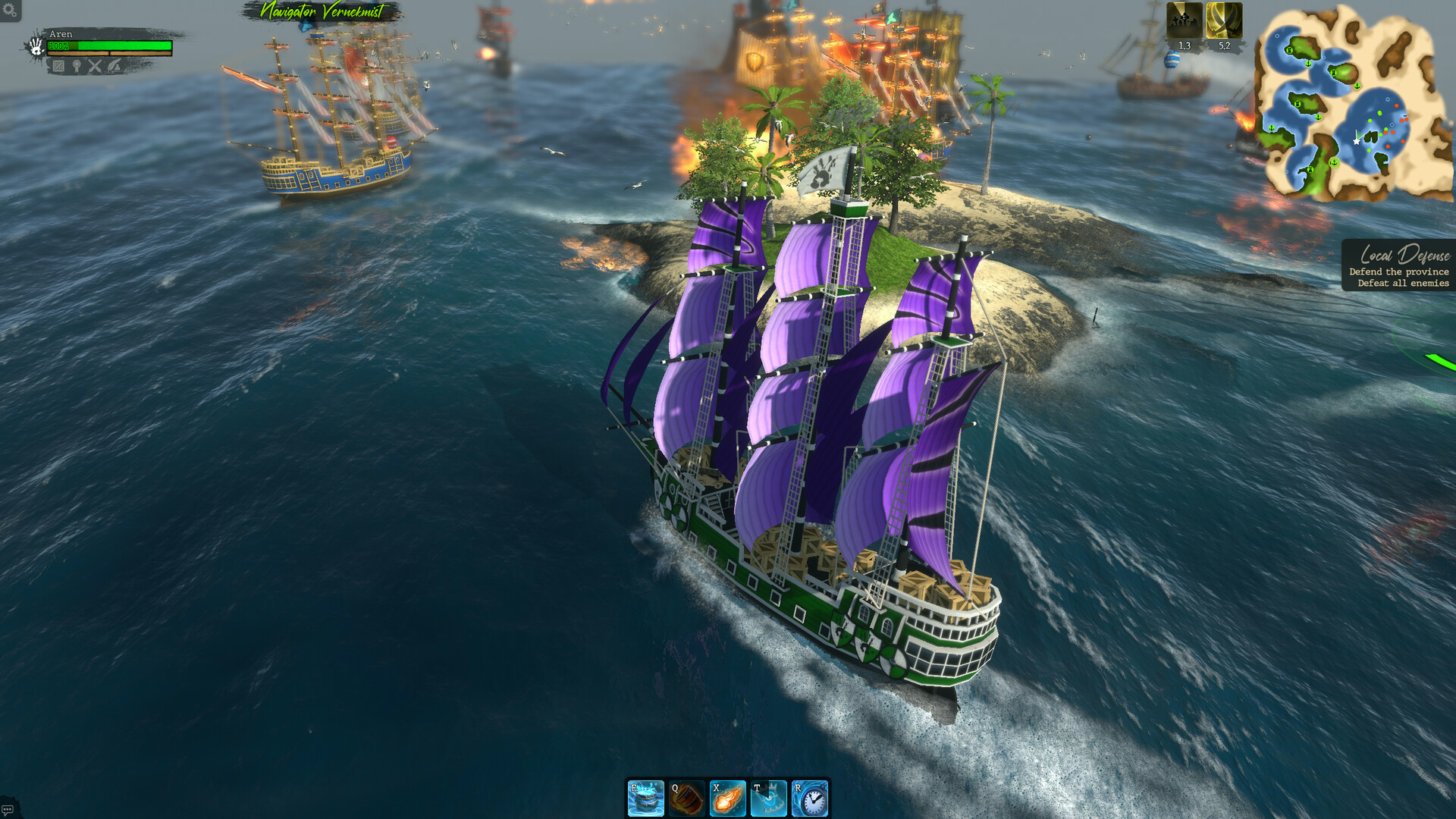
Task: Select the crossed sabers buff icon
Action: tap(1224, 20)
